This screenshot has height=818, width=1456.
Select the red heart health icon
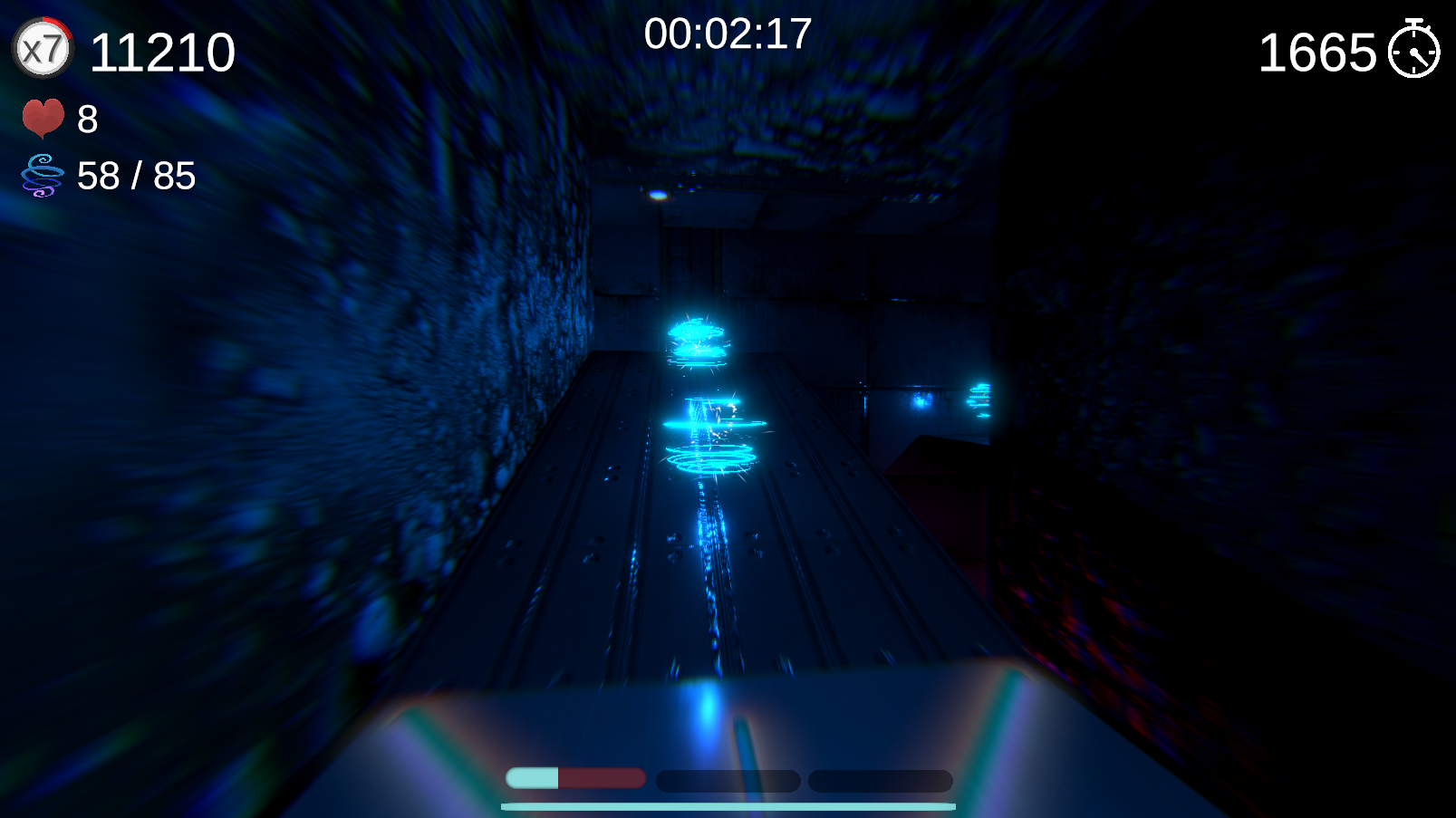pyautogui.click(x=43, y=118)
